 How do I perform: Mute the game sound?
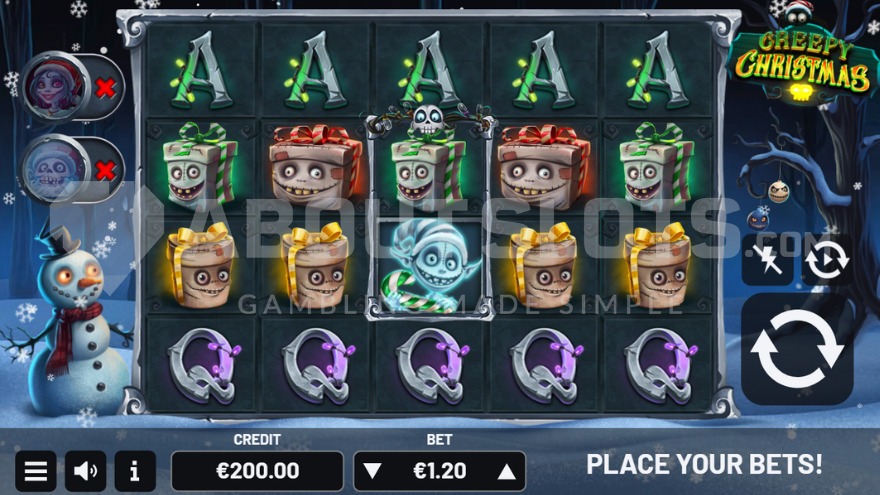(86, 471)
